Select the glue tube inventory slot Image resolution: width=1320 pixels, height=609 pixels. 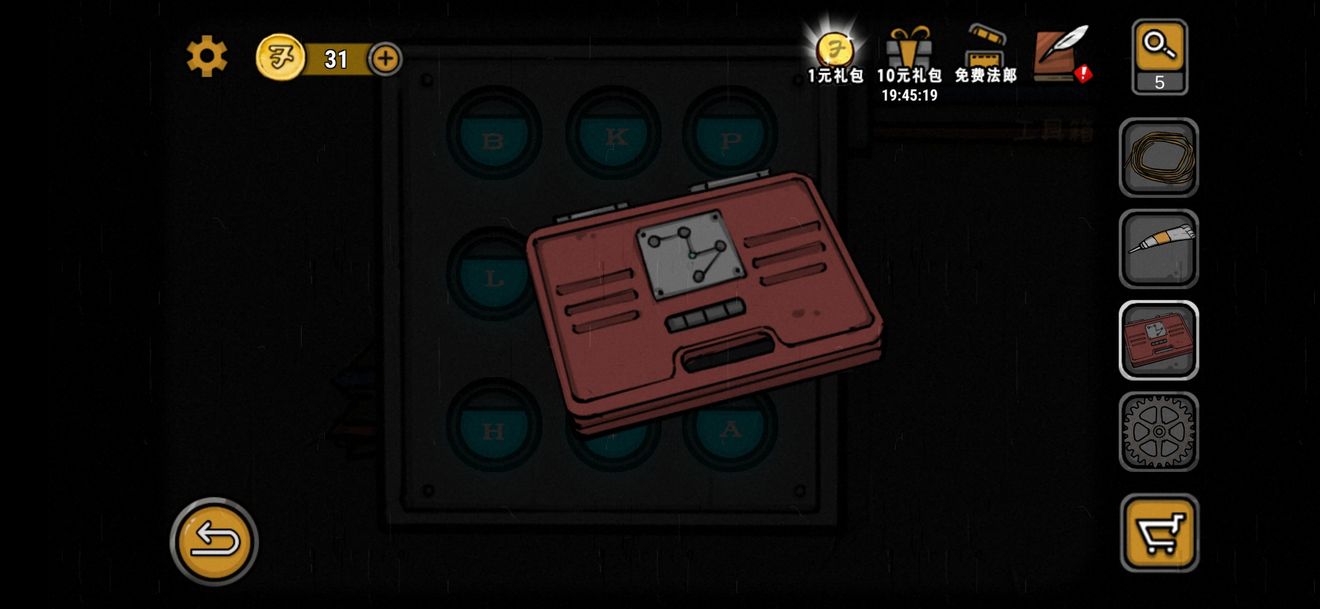coord(1159,249)
